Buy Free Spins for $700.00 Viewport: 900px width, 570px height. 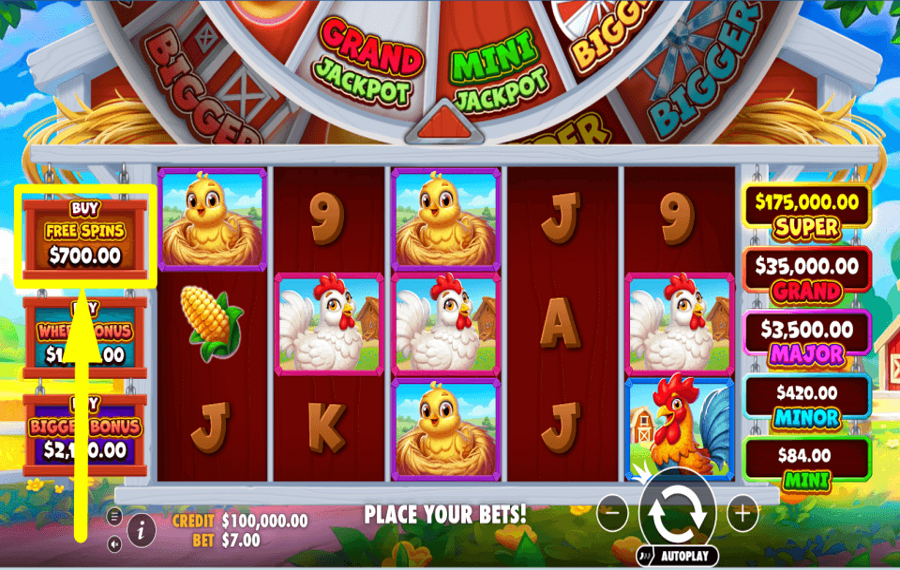[x=85, y=232]
